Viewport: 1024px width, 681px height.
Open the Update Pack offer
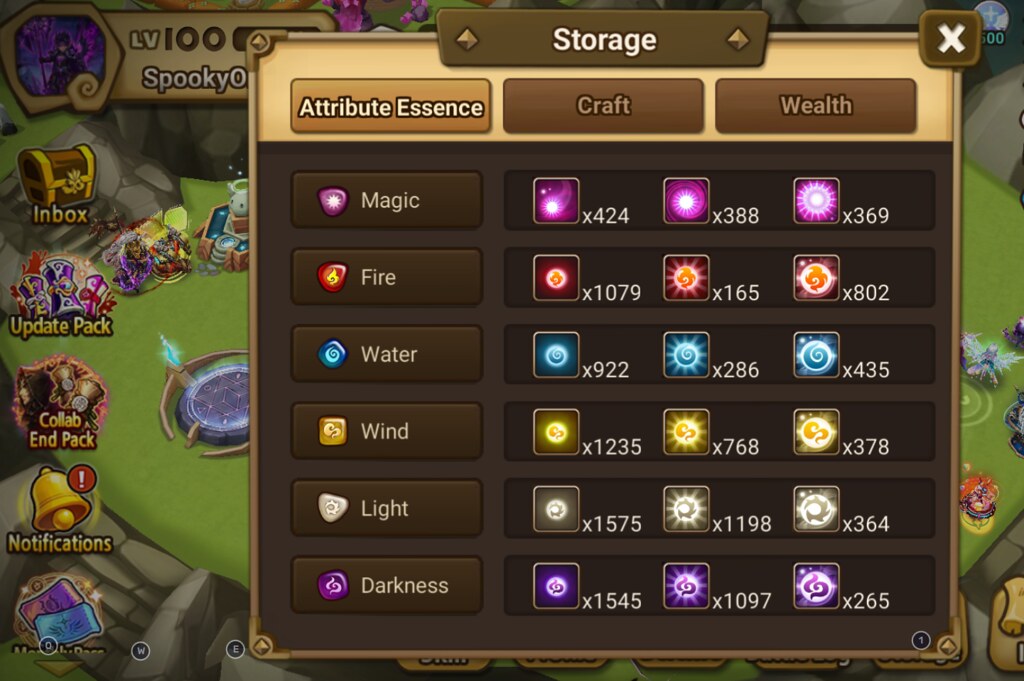(x=60, y=293)
